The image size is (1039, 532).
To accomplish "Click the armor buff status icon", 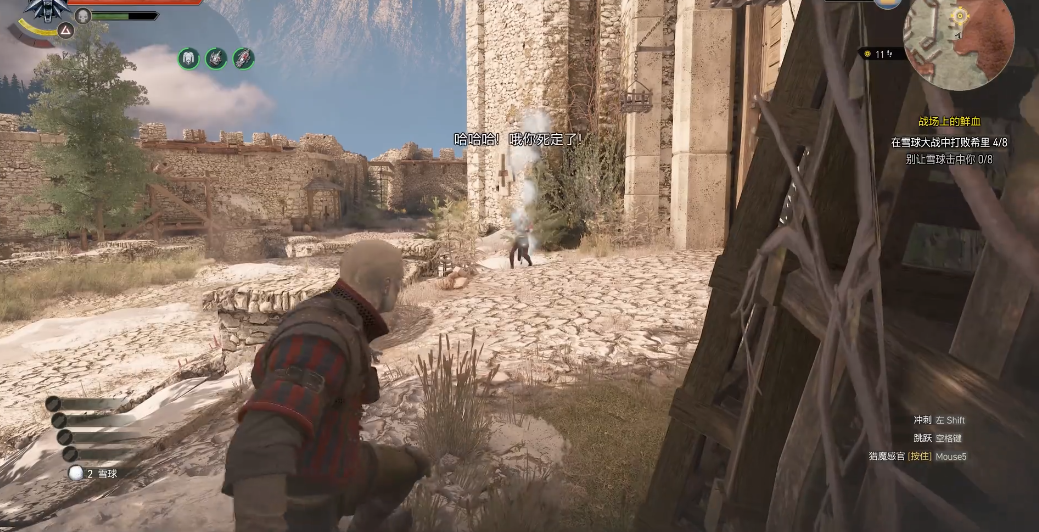I will tap(188, 59).
